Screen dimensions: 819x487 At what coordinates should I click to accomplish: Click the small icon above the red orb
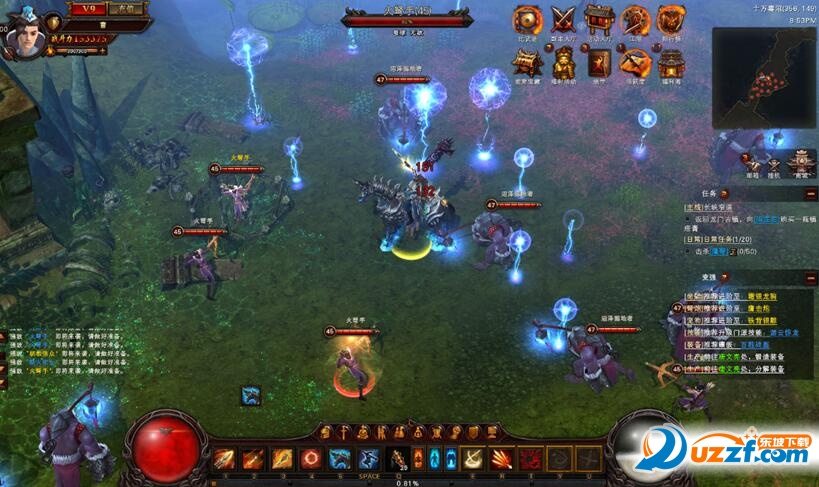pos(251,396)
